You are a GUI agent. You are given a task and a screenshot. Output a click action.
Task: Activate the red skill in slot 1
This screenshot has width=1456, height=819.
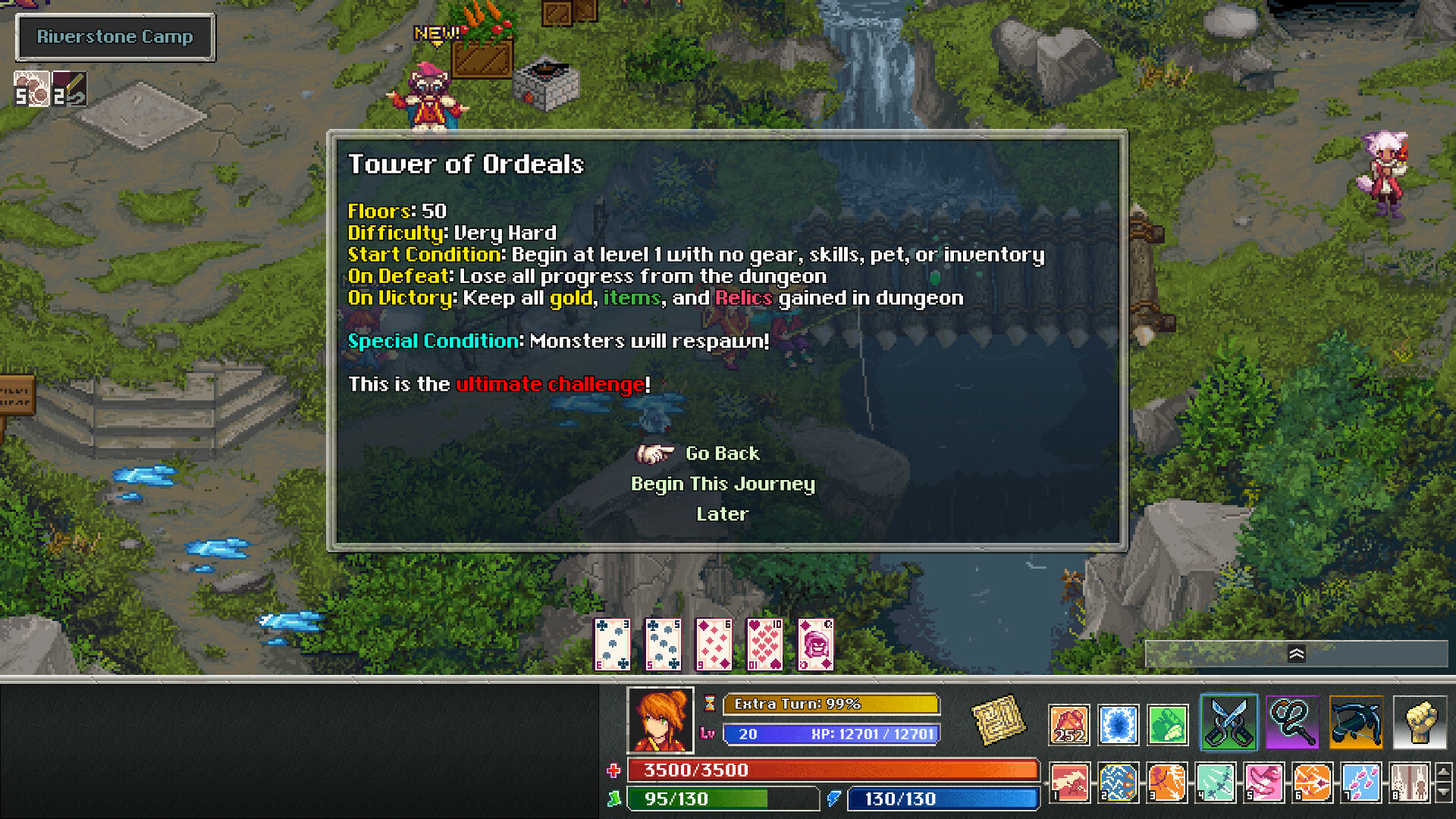[x=1068, y=783]
